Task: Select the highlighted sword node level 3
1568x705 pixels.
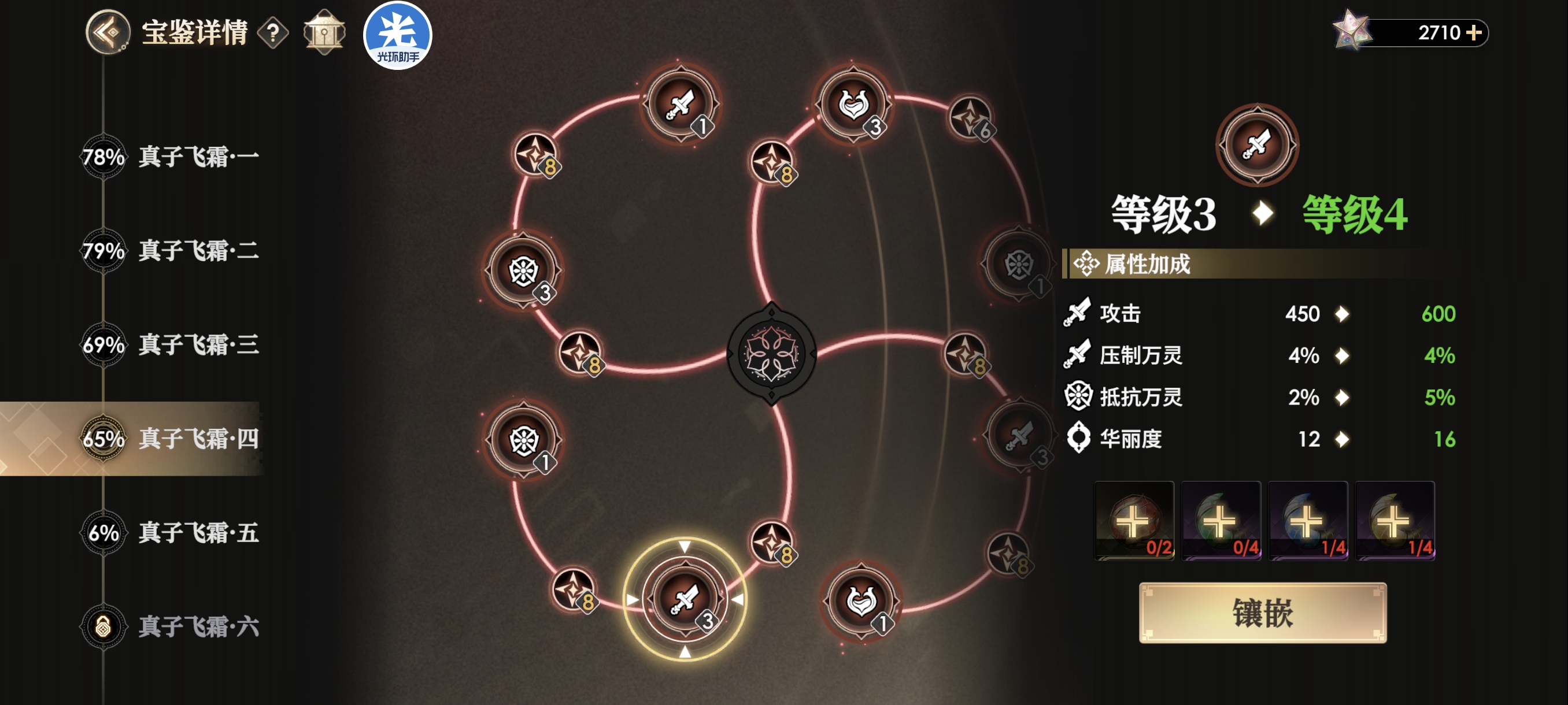Action: 685,599
